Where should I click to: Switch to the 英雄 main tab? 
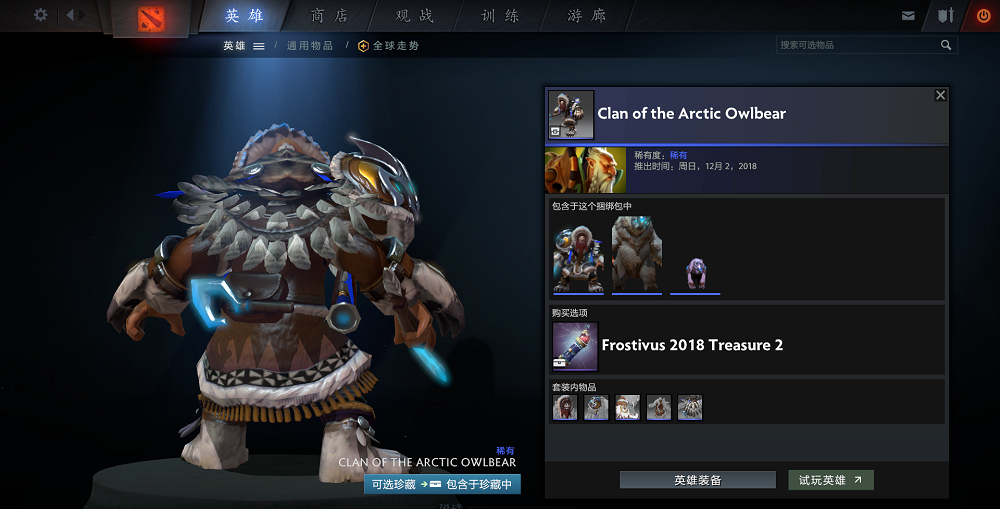(x=245, y=16)
